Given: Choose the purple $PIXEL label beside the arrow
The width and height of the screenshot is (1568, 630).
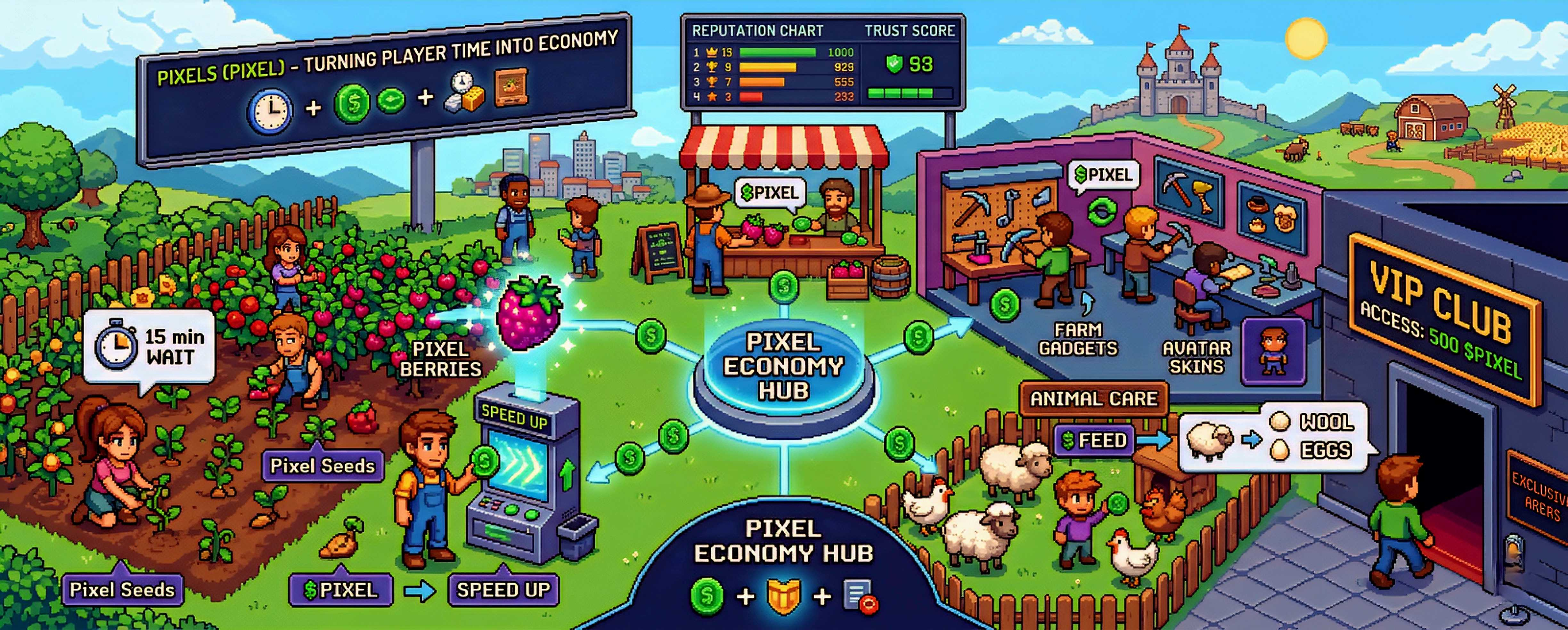Looking at the screenshot, I should click(341, 589).
